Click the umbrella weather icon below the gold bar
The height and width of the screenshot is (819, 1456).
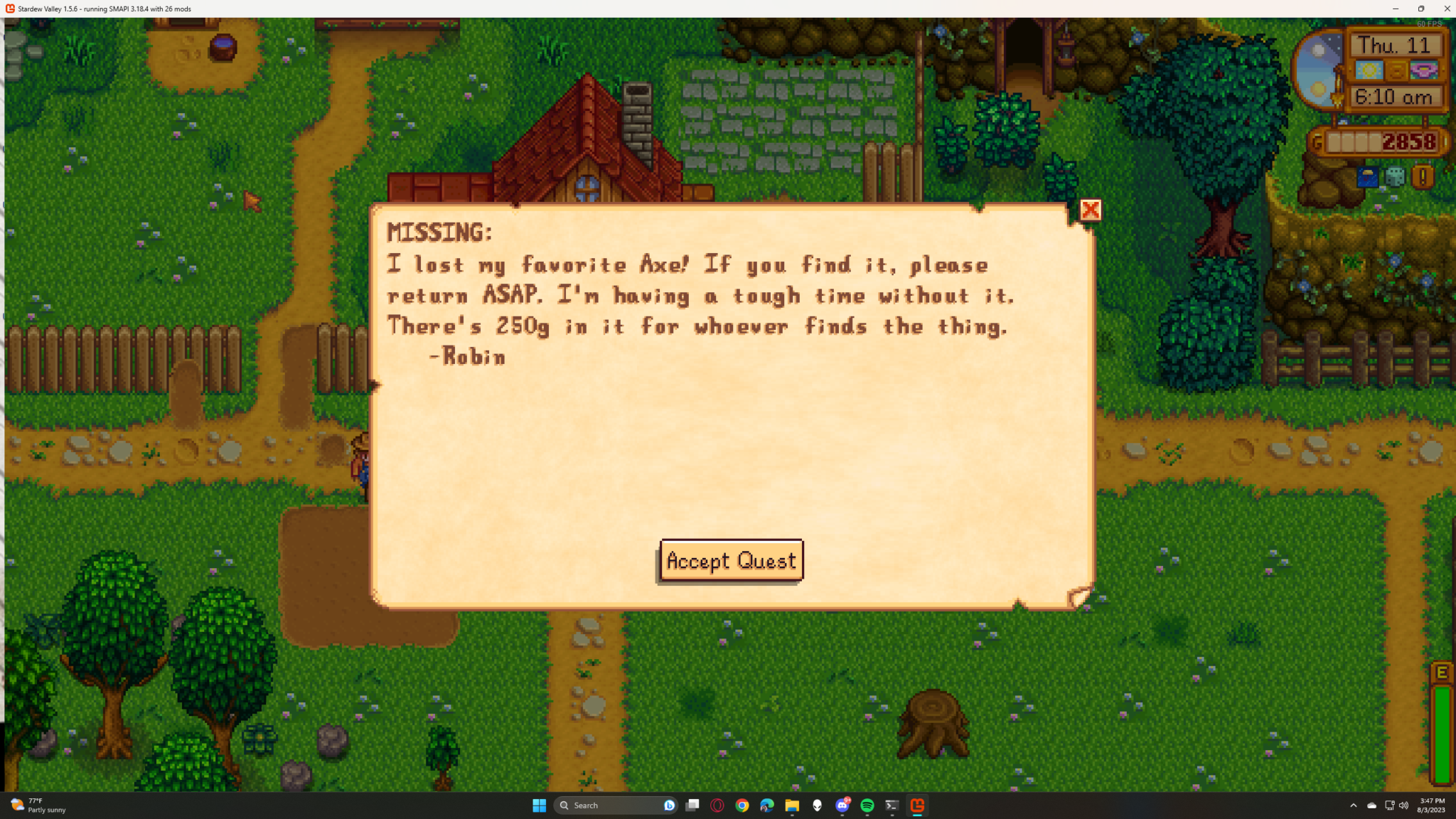coord(1367,176)
